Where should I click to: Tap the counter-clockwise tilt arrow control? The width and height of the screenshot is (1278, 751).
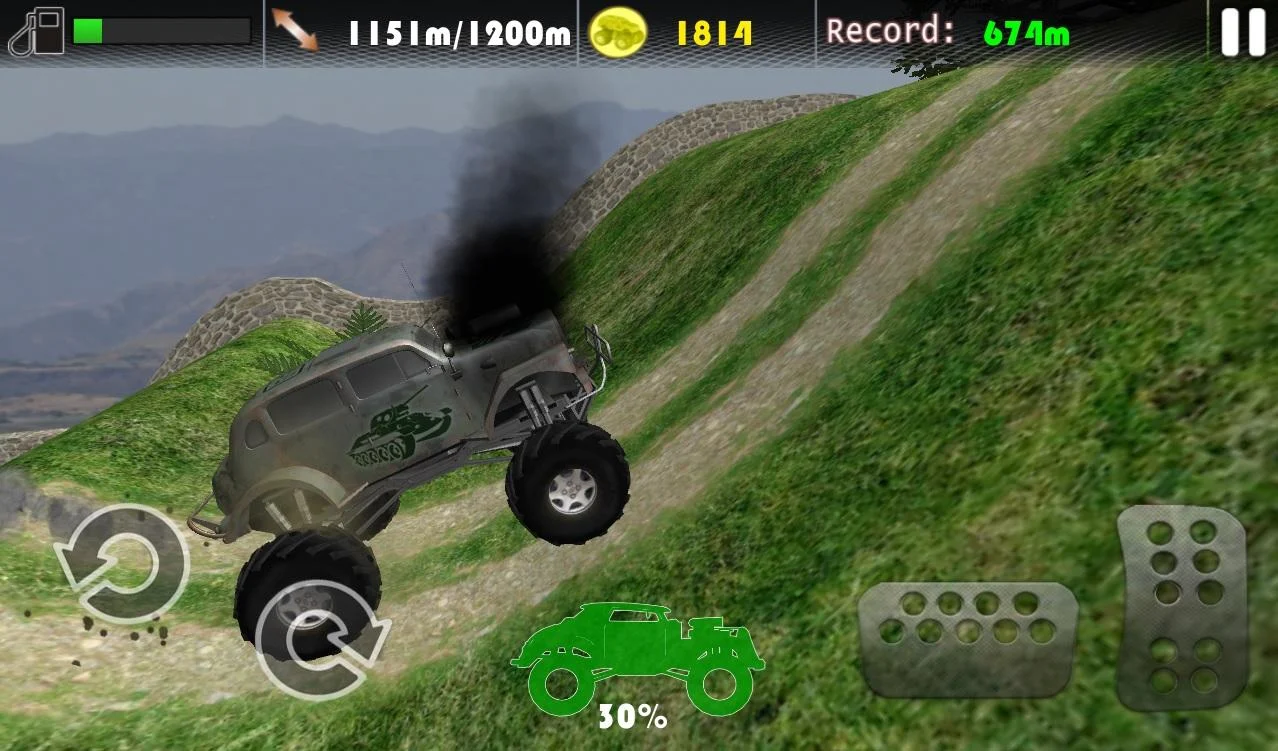coord(121,563)
